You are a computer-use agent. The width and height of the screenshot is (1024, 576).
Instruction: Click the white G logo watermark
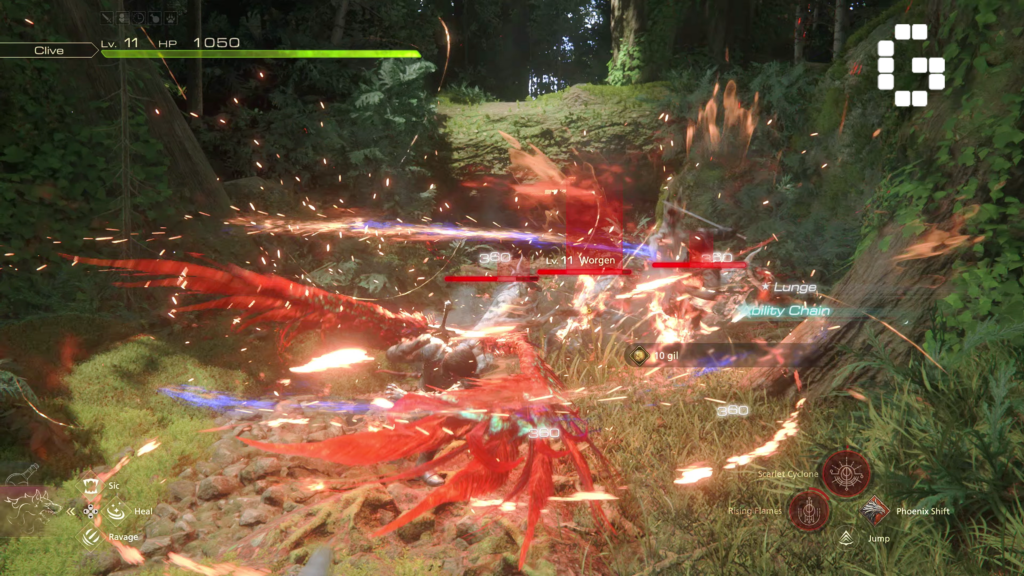click(910, 65)
